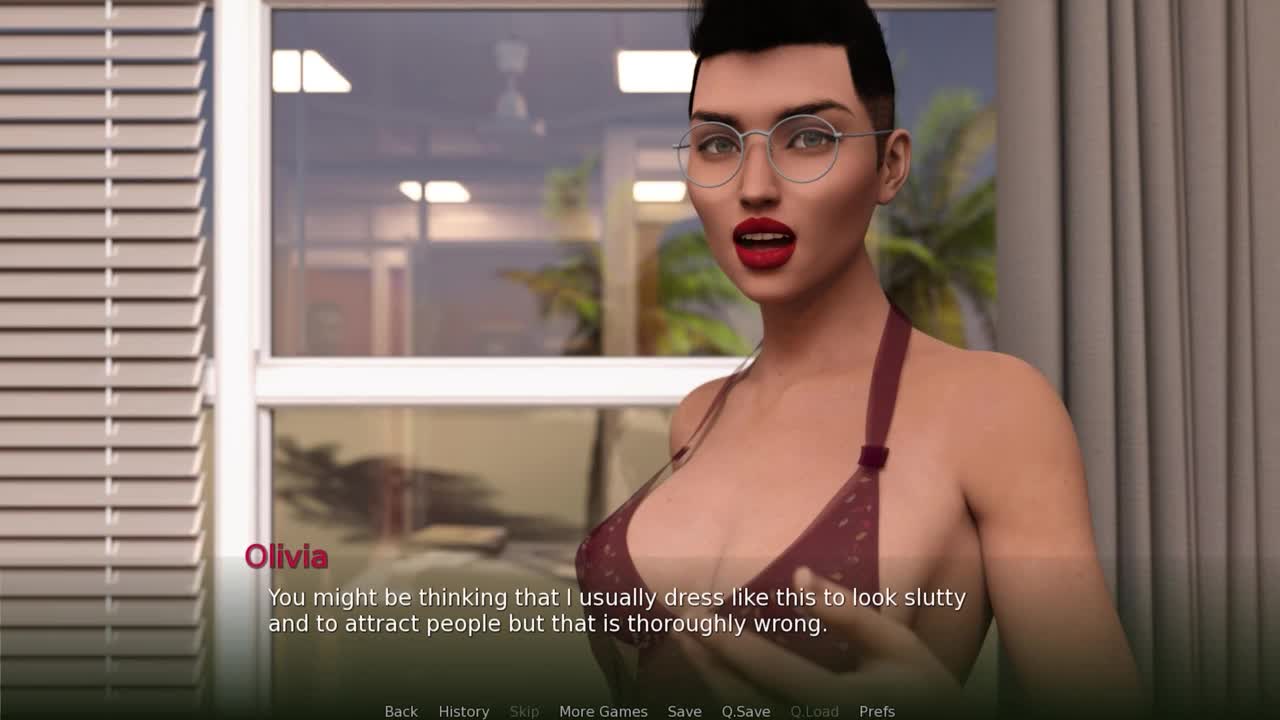Quick save with Q.Save
This screenshot has height=720, width=1280.
point(746,711)
